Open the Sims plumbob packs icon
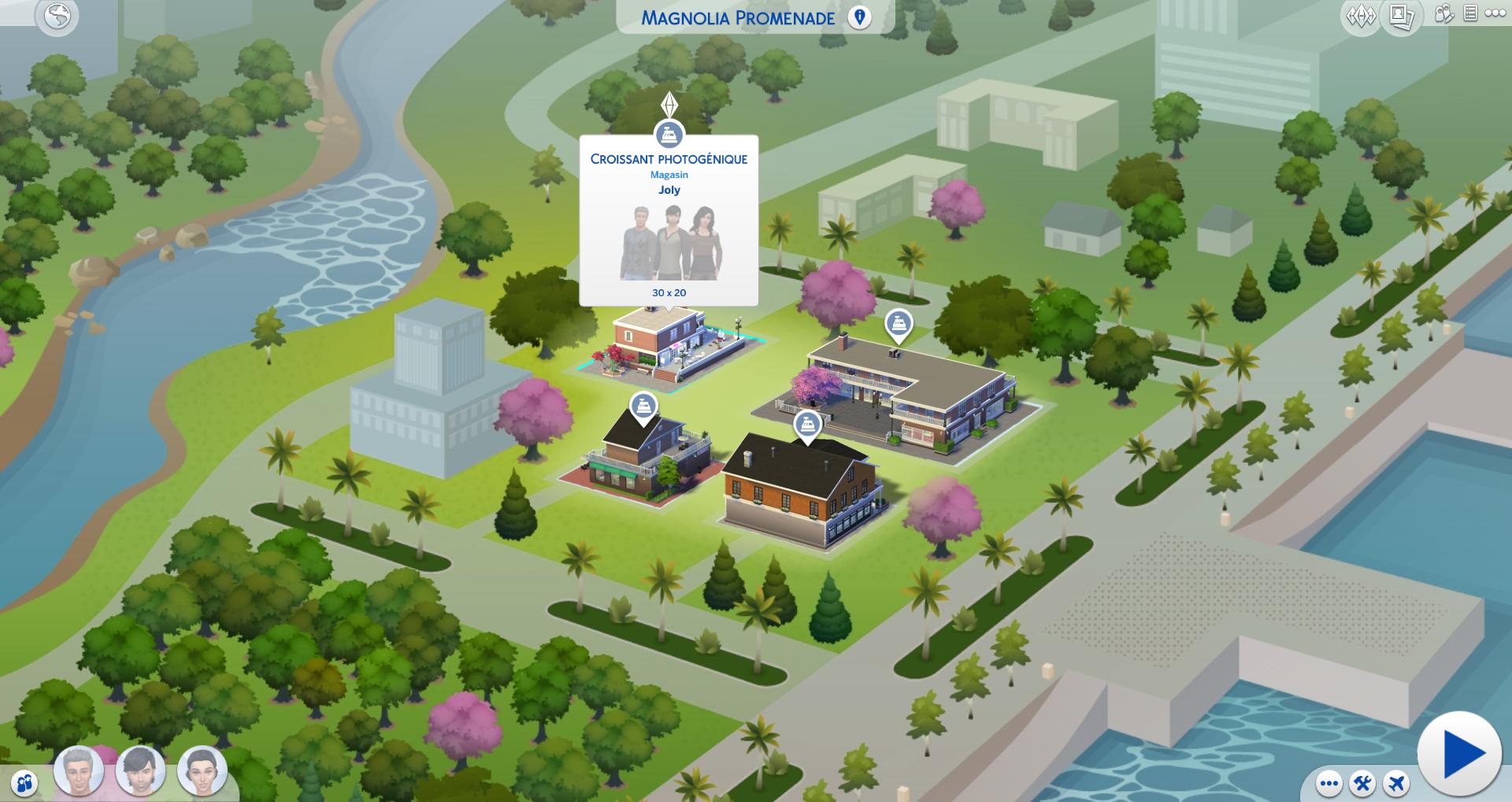The image size is (1512, 802). click(1360, 17)
